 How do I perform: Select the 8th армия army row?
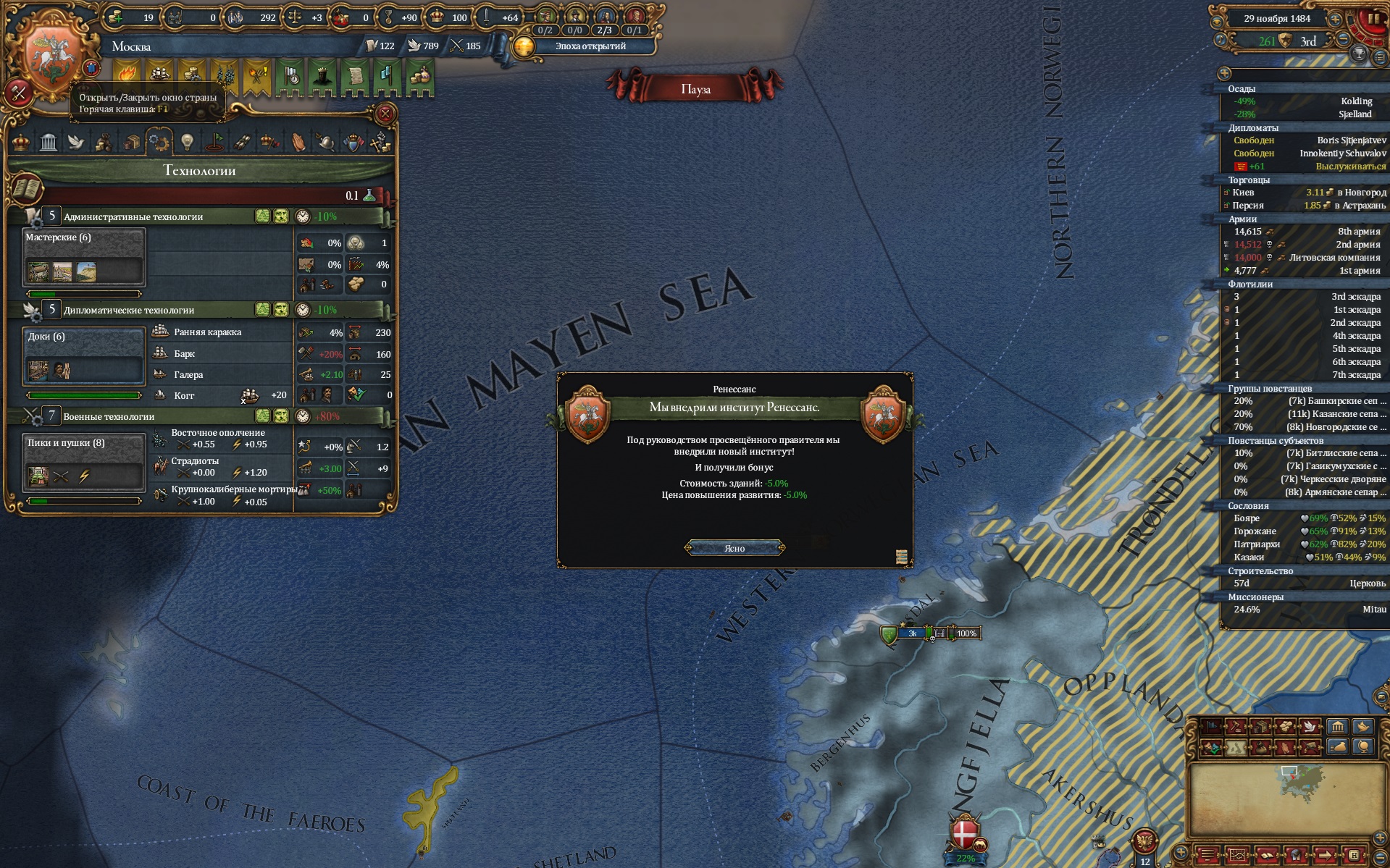click(x=1306, y=232)
